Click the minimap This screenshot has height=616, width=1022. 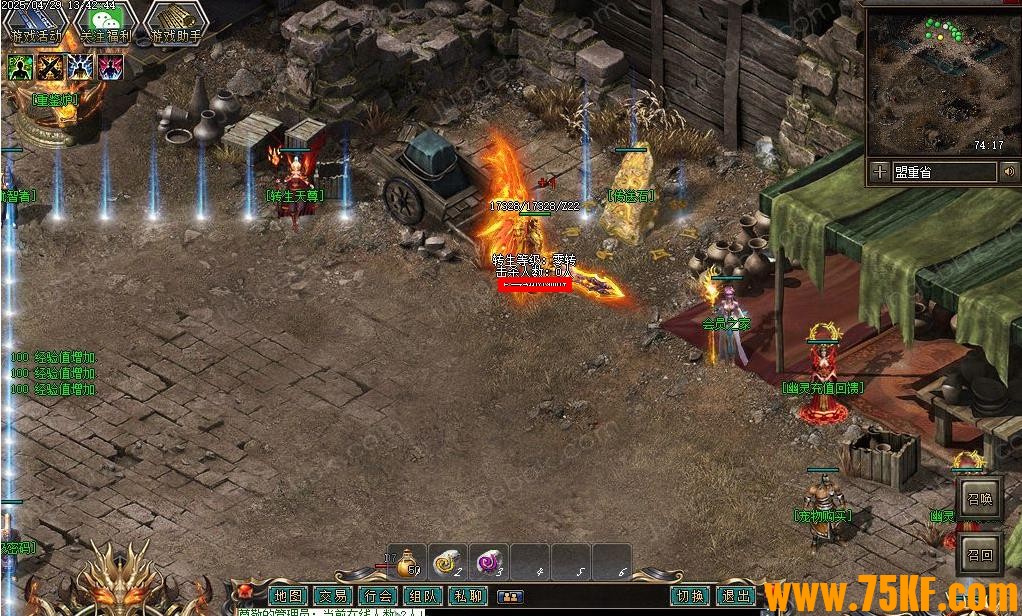click(x=937, y=82)
